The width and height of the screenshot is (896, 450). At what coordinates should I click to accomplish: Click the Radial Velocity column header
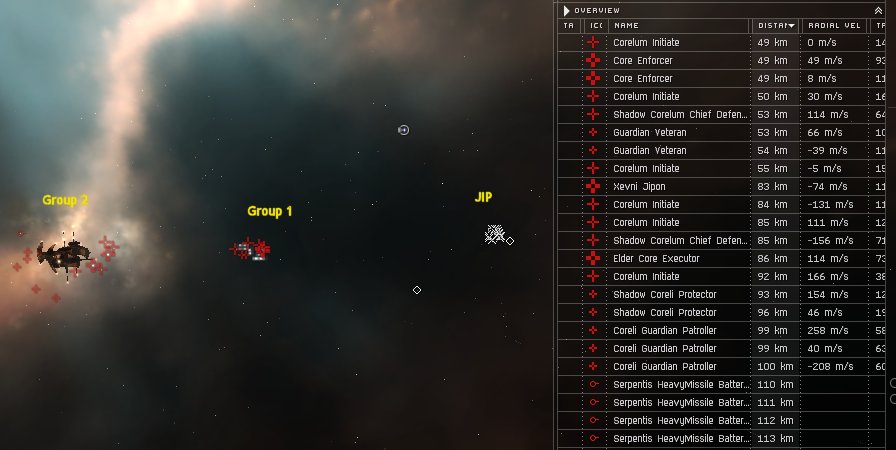[x=832, y=25]
